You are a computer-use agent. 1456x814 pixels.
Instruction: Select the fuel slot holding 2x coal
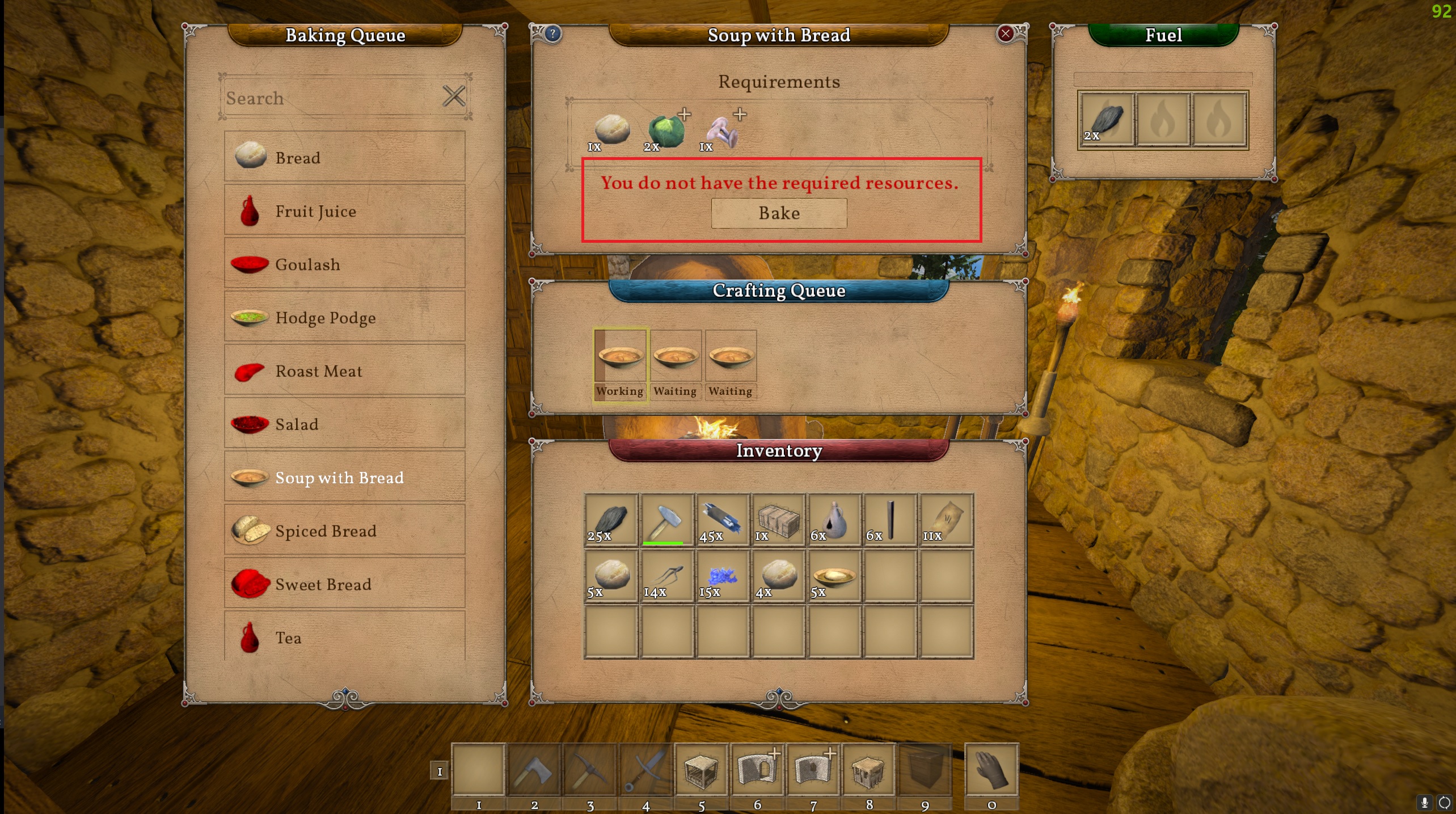pyautogui.click(x=1106, y=120)
